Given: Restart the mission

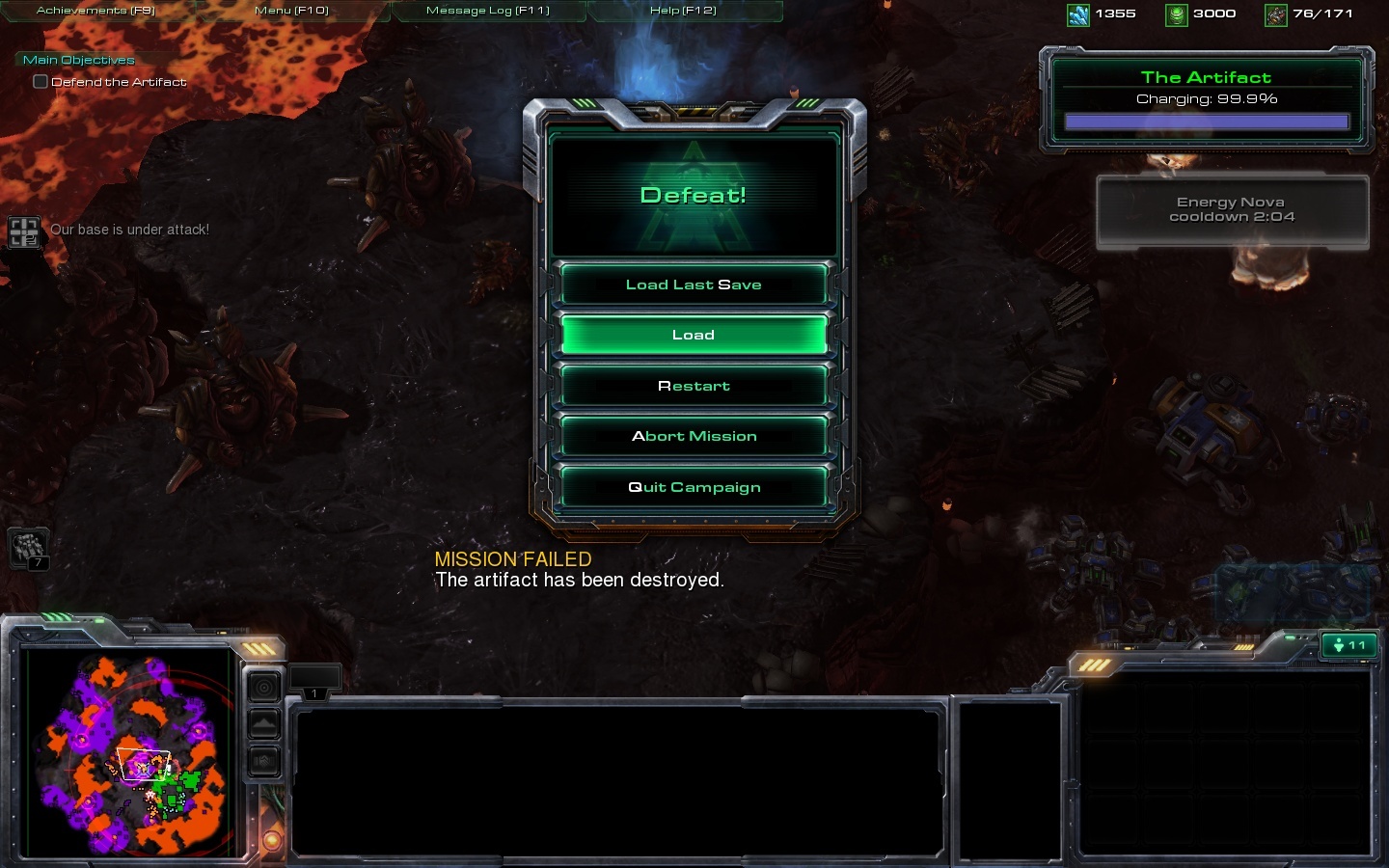Looking at the screenshot, I should 694,386.
